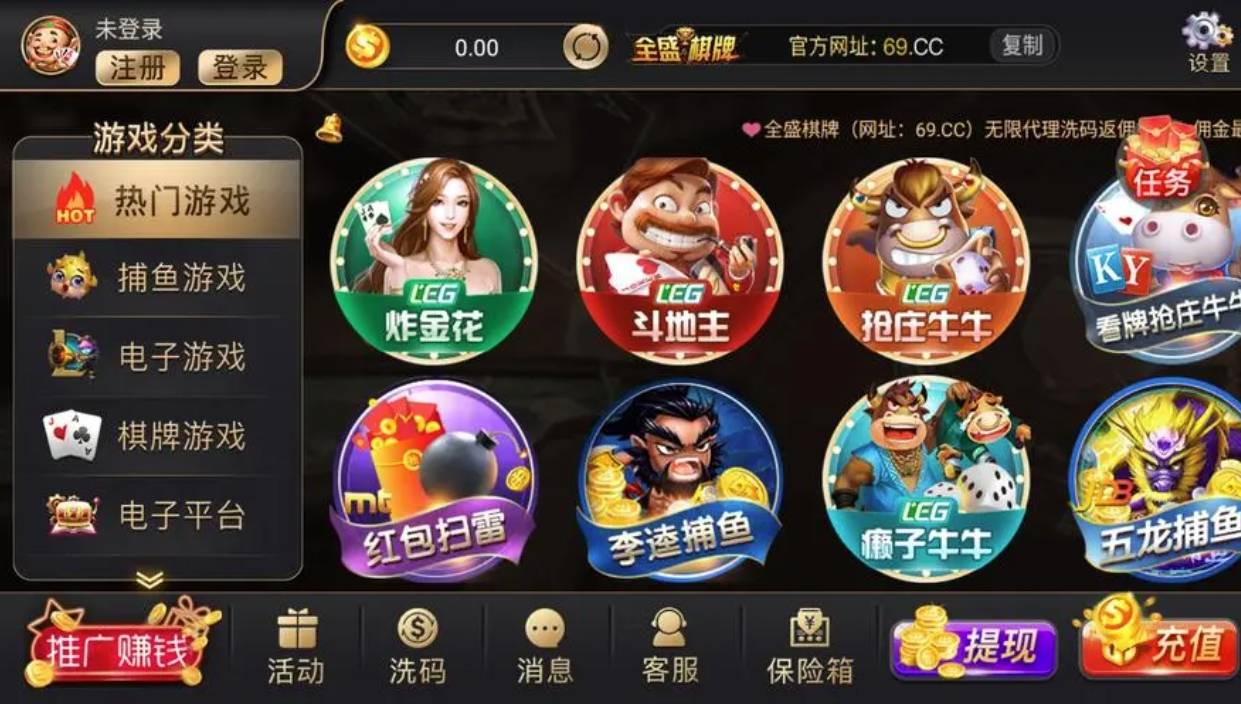Refresh the coin balance
The image size is (1241, 704).
click(585, 47)
